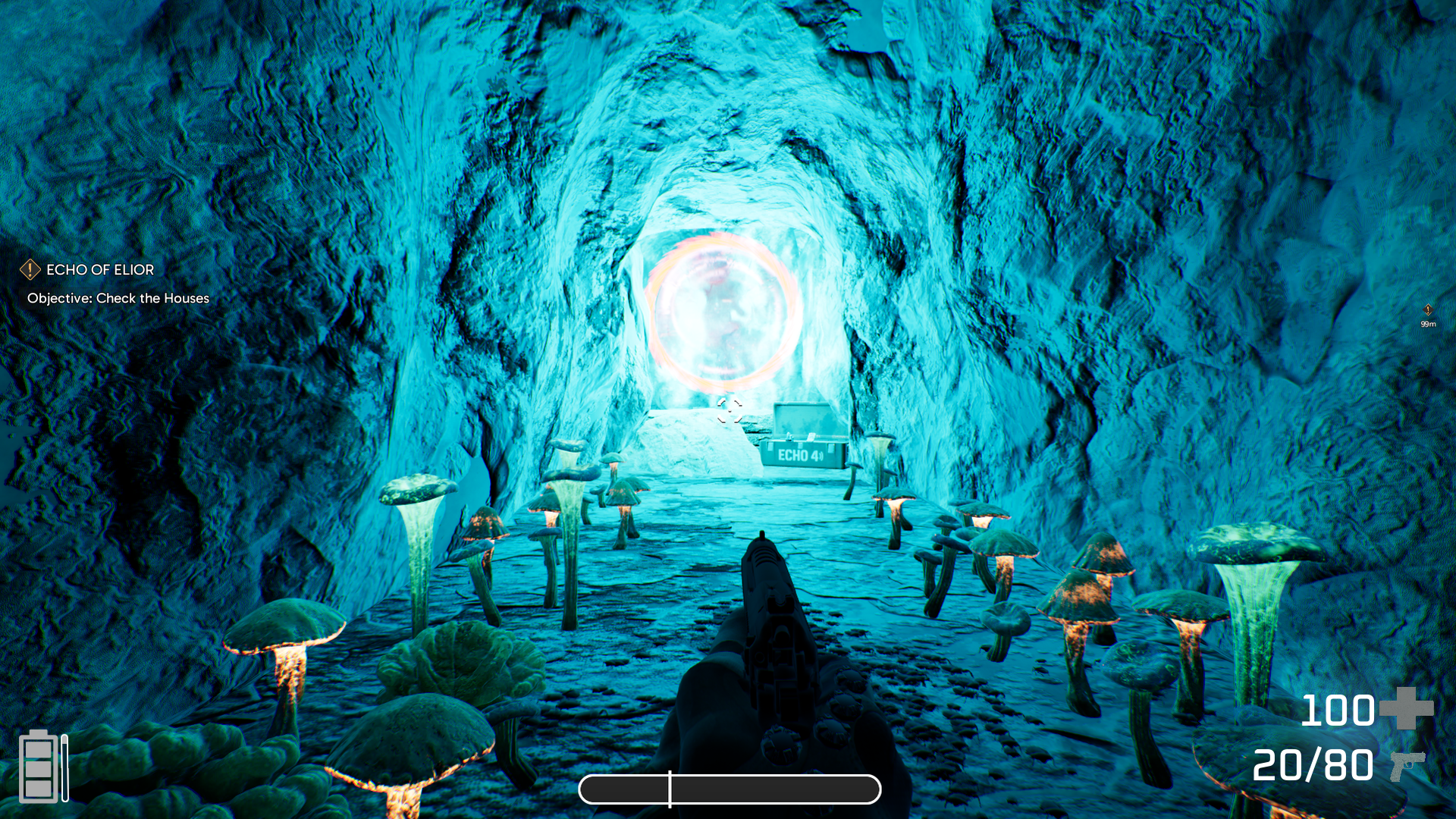The width and height of the screenshot is (1456, 819).
Task: Click the Echo of Elior quest tracker icon
Action: tap(30, 269)
